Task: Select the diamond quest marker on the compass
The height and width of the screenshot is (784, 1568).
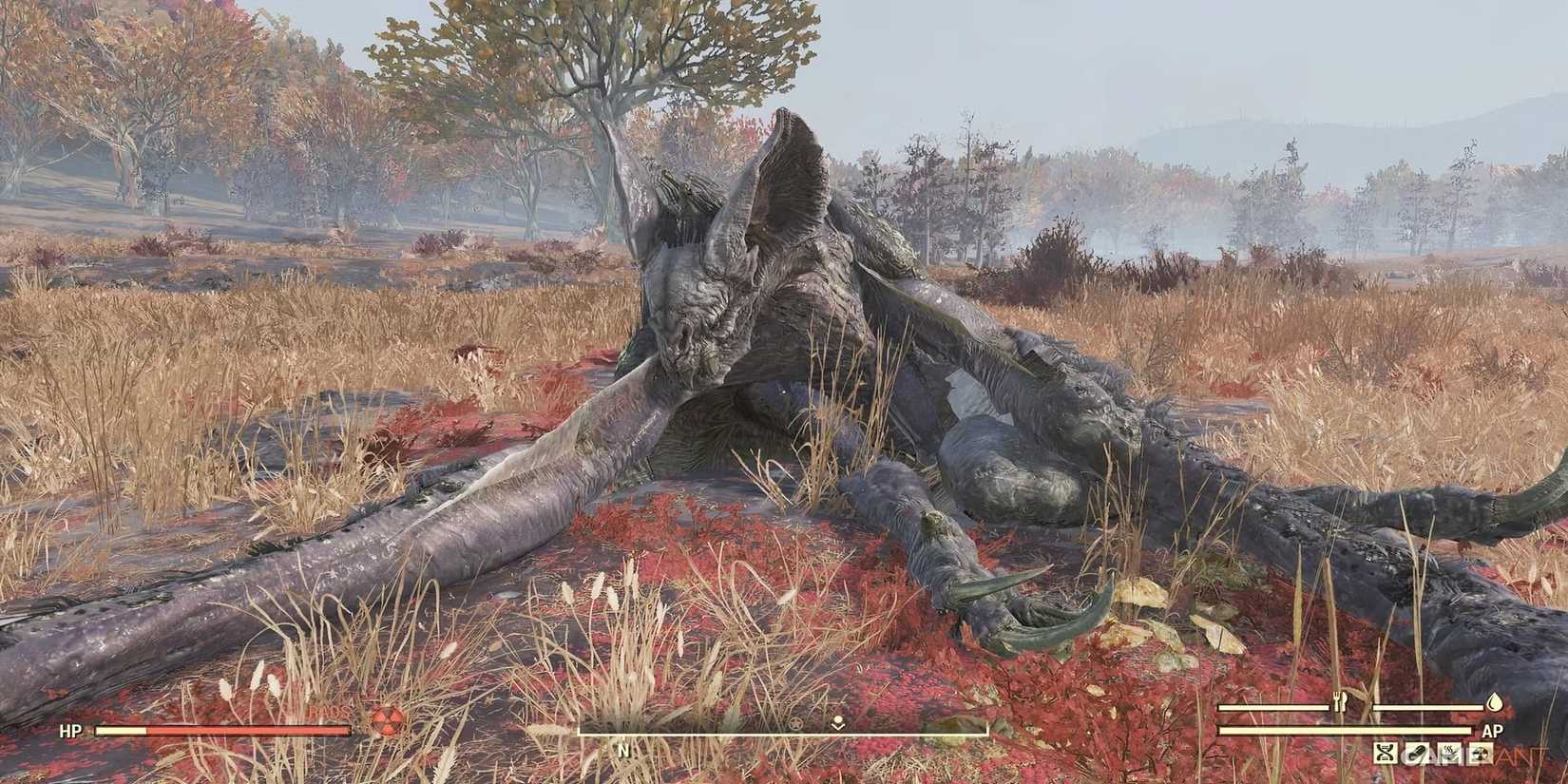Action: pos(837,723)
